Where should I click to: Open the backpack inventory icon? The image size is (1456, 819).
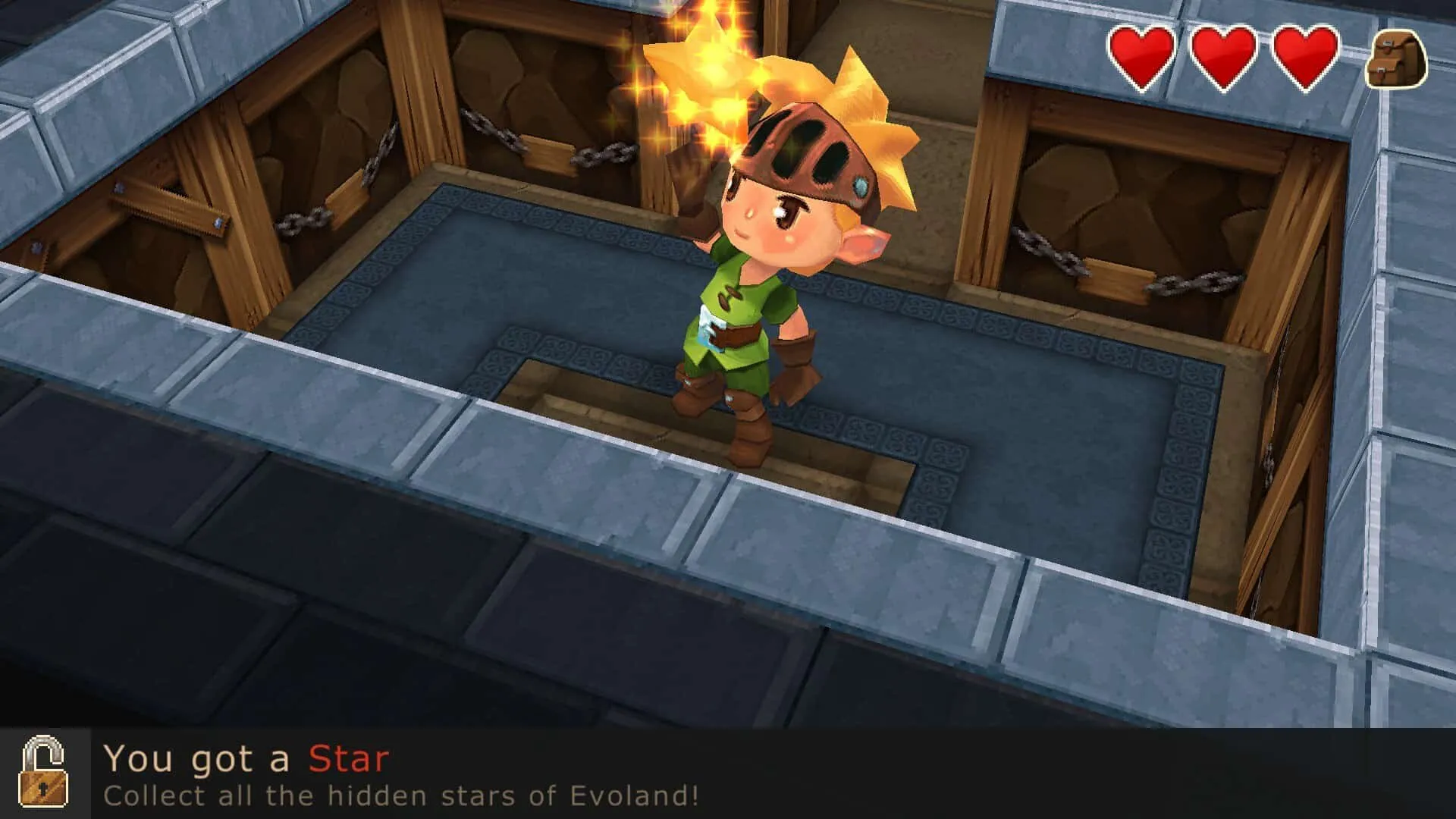(1395, 59)
